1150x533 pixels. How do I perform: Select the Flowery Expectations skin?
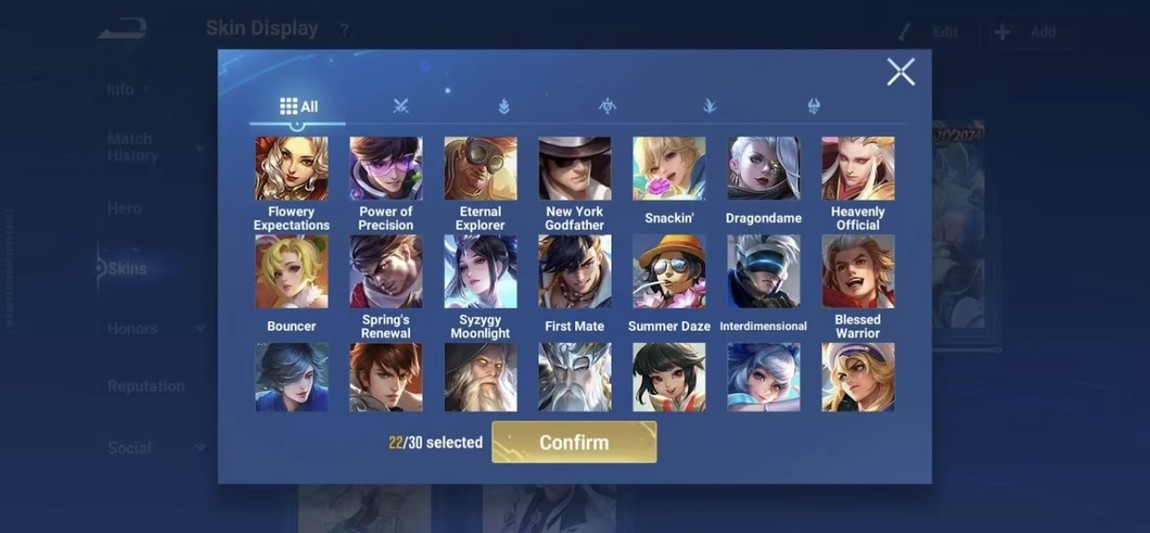291,169
